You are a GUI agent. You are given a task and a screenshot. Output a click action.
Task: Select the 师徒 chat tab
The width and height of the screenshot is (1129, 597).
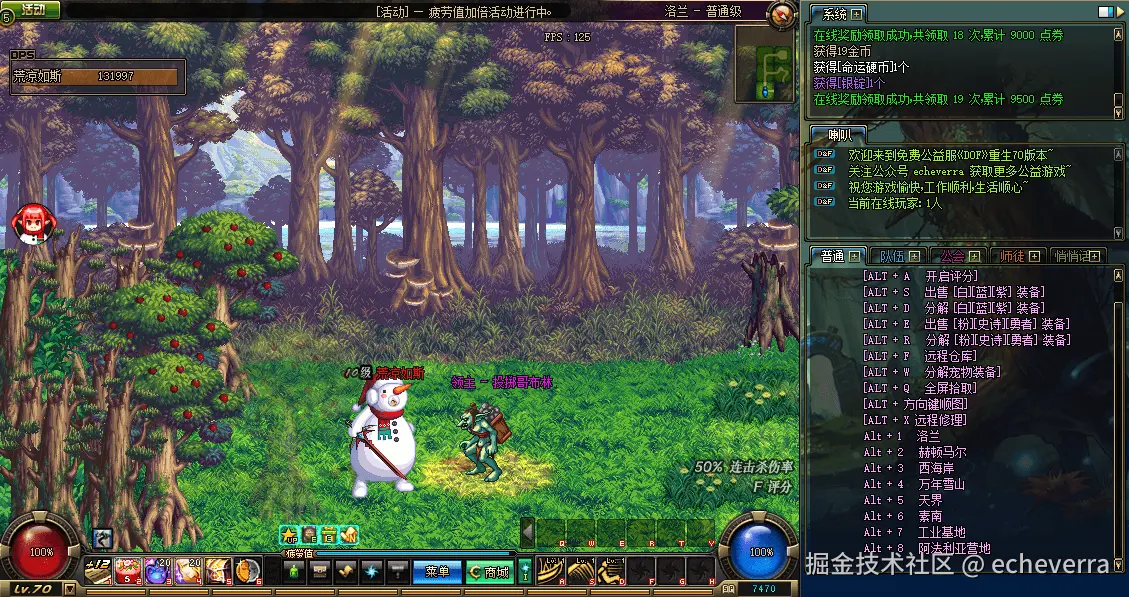click(x=1014, y=257)
